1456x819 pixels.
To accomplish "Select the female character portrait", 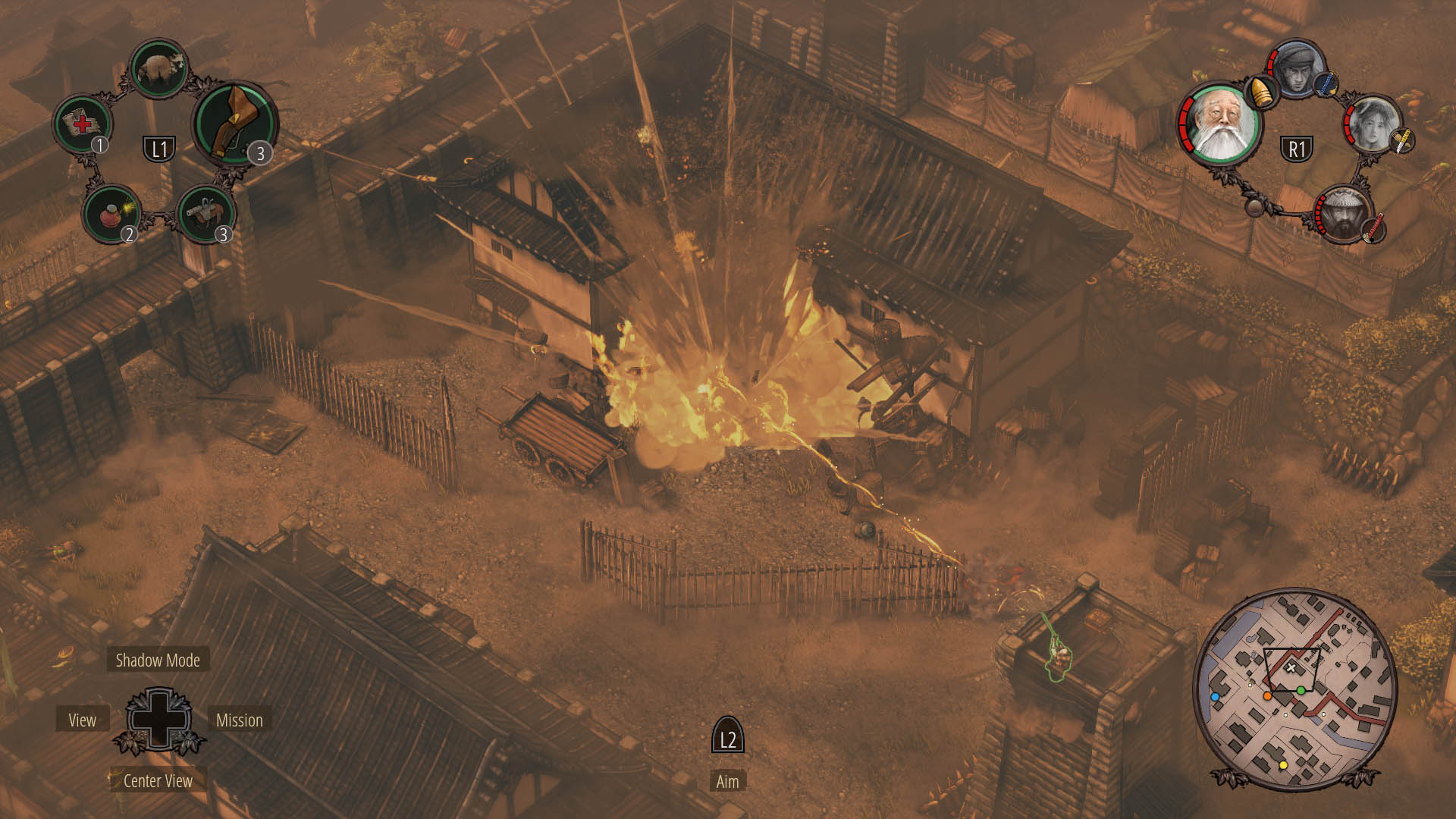I will (1373, 123).
